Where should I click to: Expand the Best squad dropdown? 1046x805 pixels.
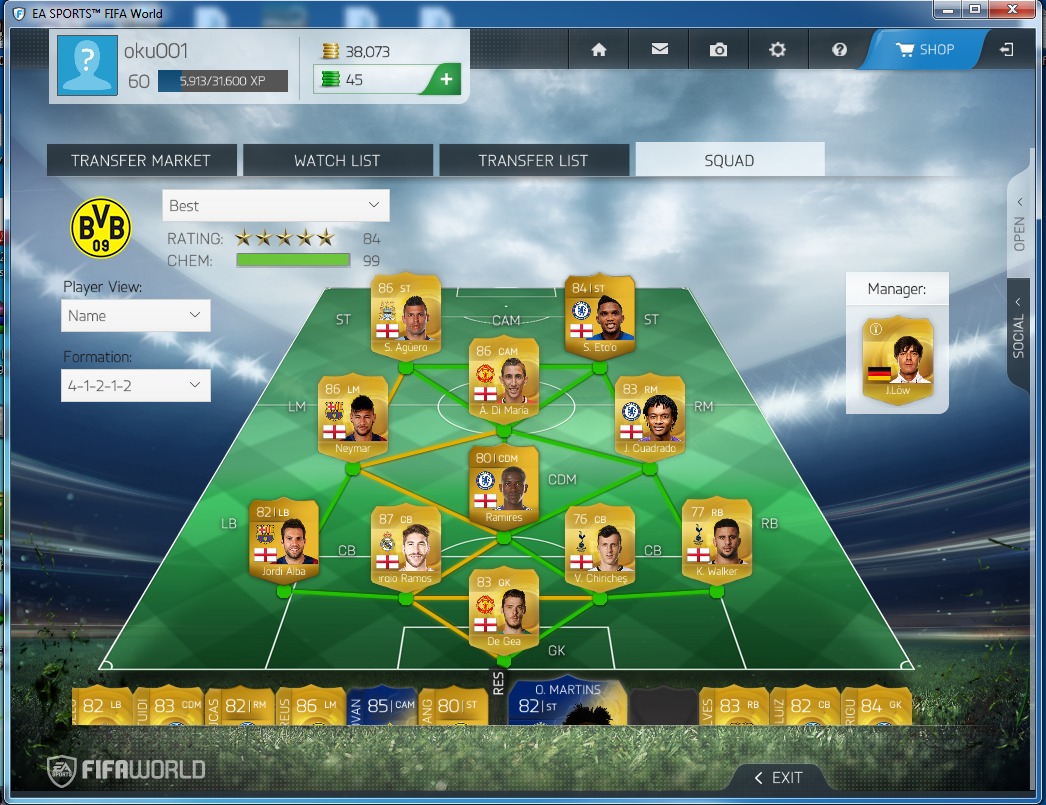(x=275, y=206)
